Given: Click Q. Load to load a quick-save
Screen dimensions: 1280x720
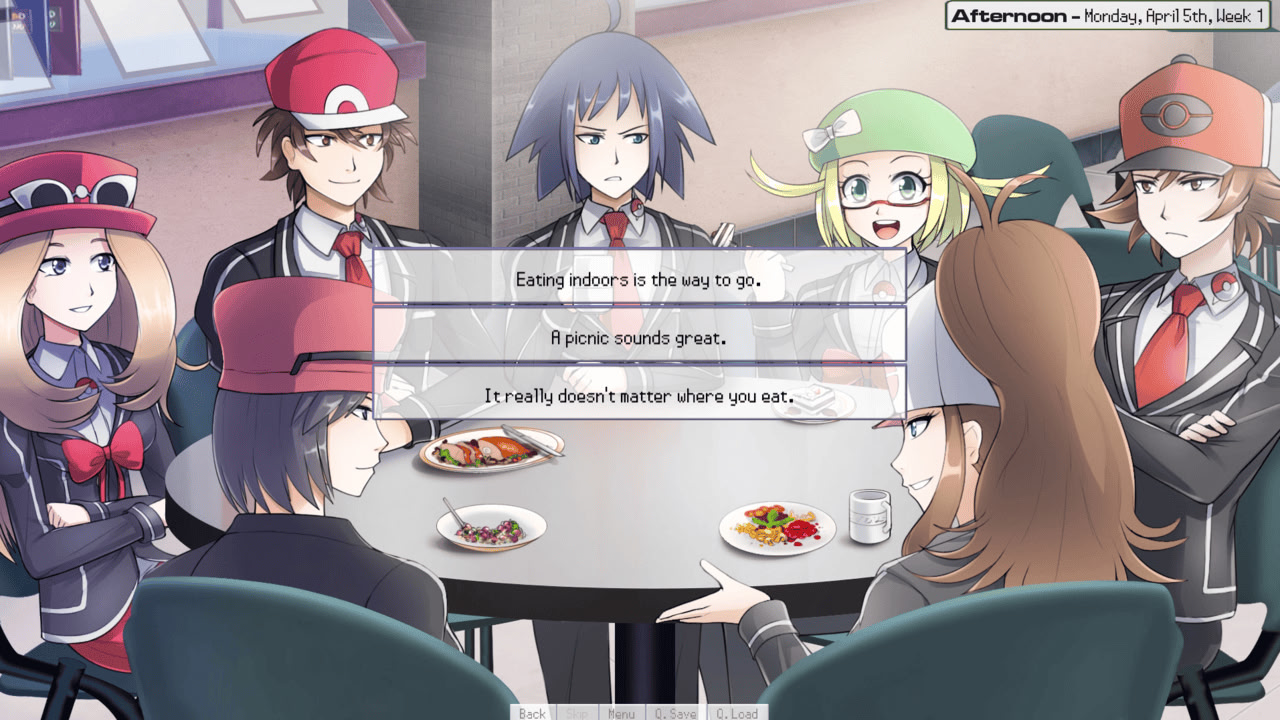Looking at the screenshot, I should click(x=736, y=713).
